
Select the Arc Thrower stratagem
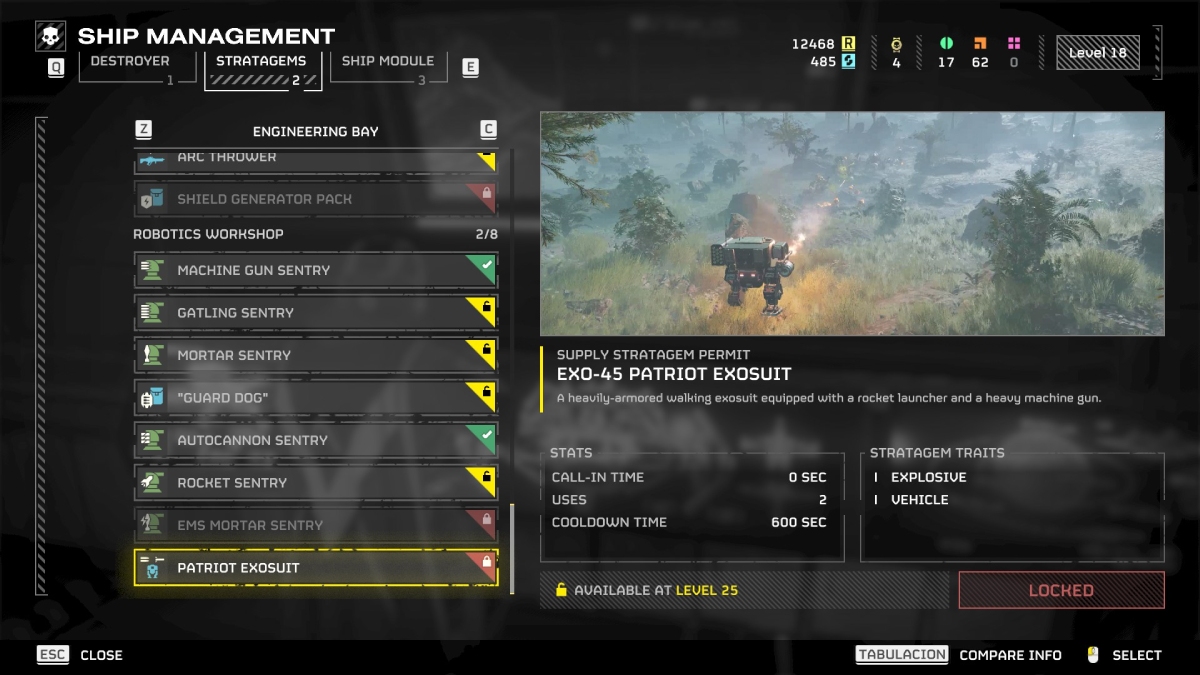click(x=315, y=159)
